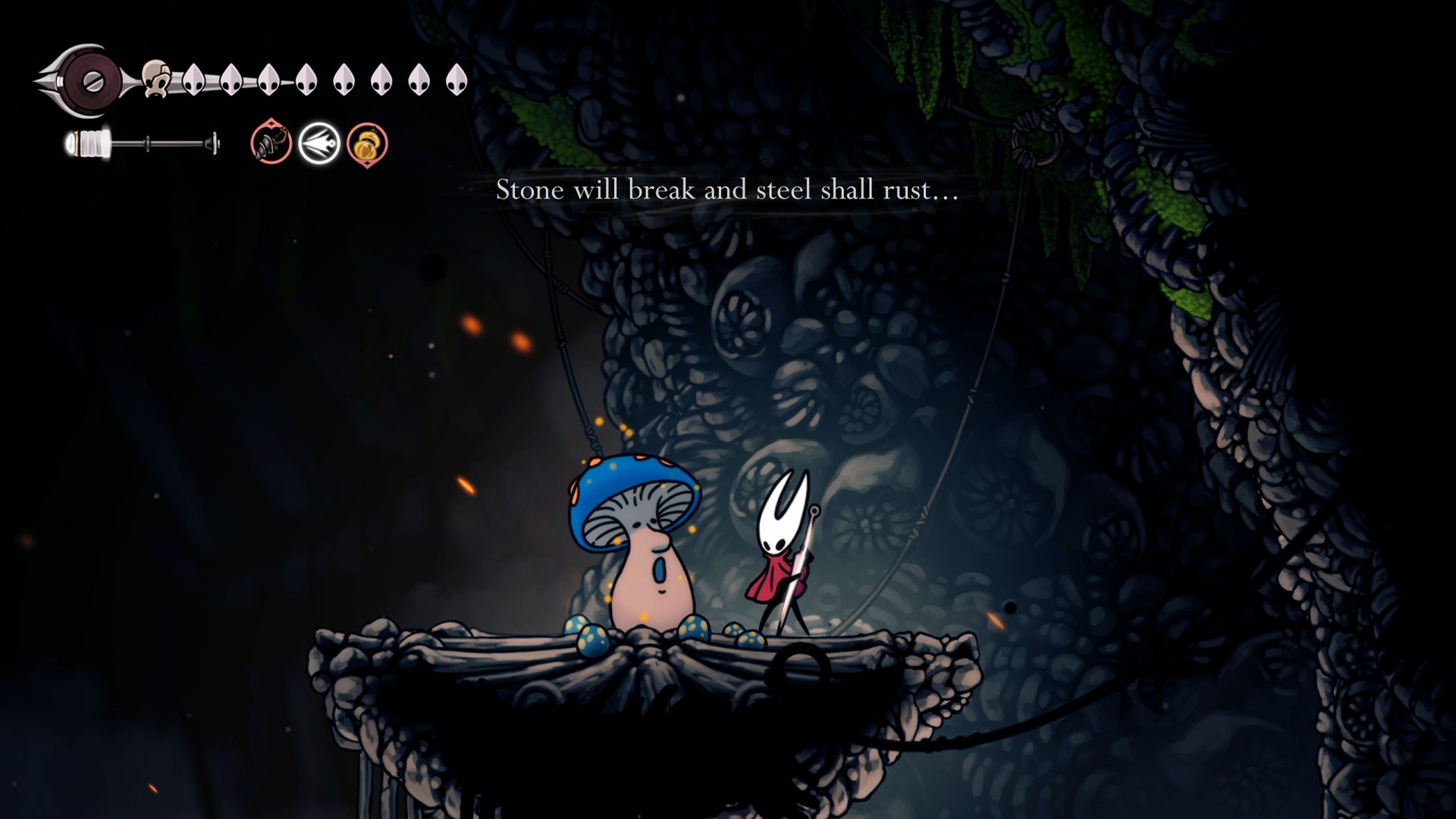Select the drill tool icon

[271, 143]
